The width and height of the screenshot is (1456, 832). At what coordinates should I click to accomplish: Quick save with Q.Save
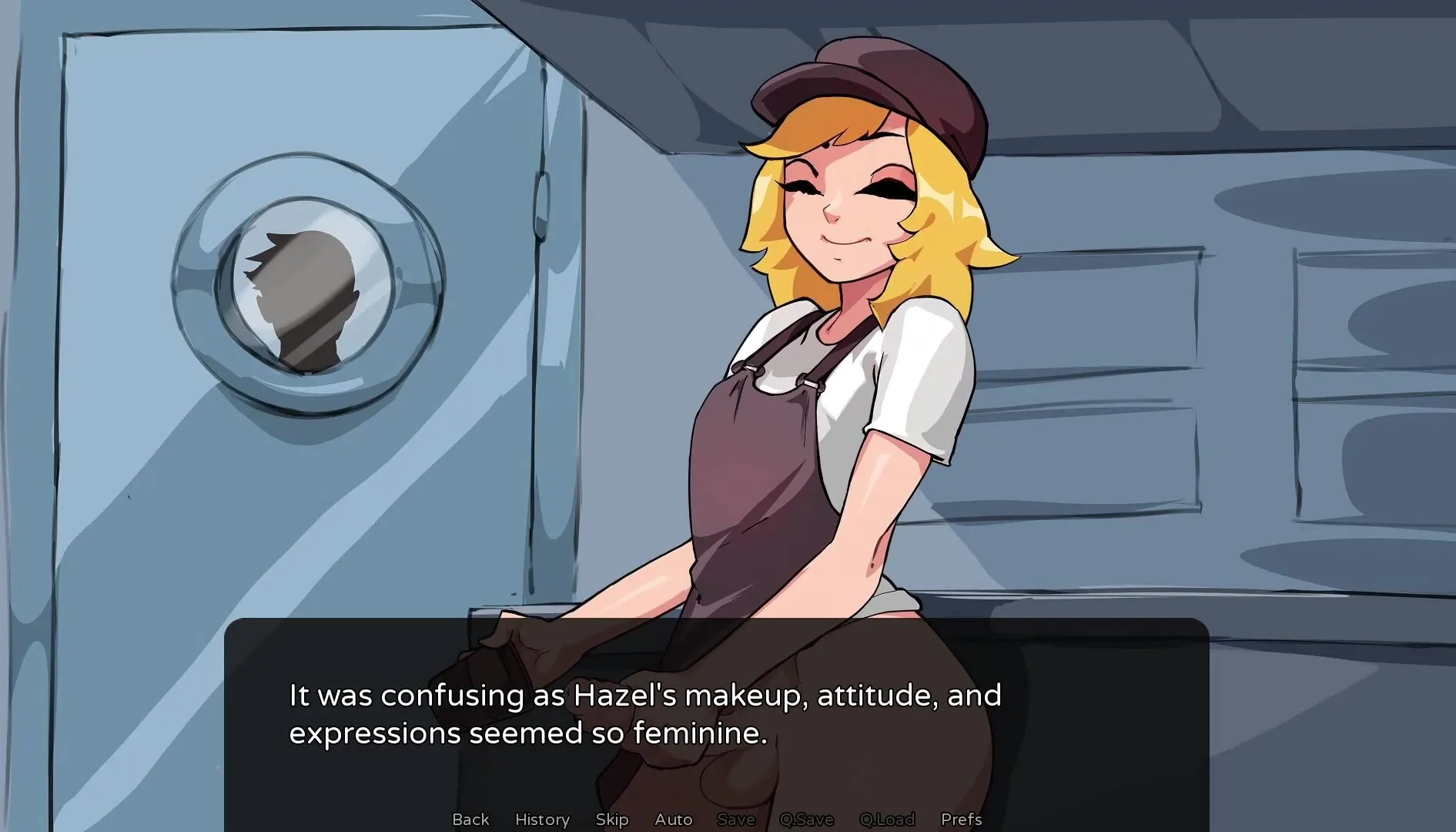click(806, 819)
